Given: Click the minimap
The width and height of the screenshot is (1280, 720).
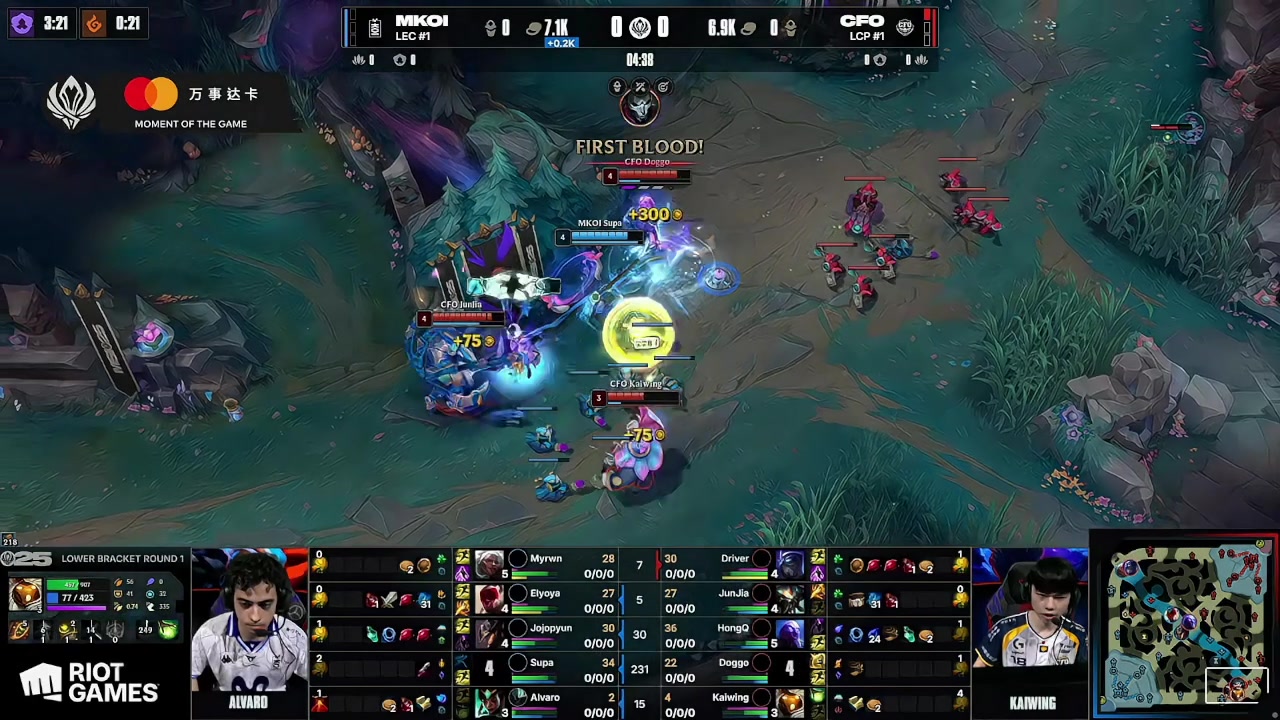Looking at the screenshot, I should [1187, 626].
